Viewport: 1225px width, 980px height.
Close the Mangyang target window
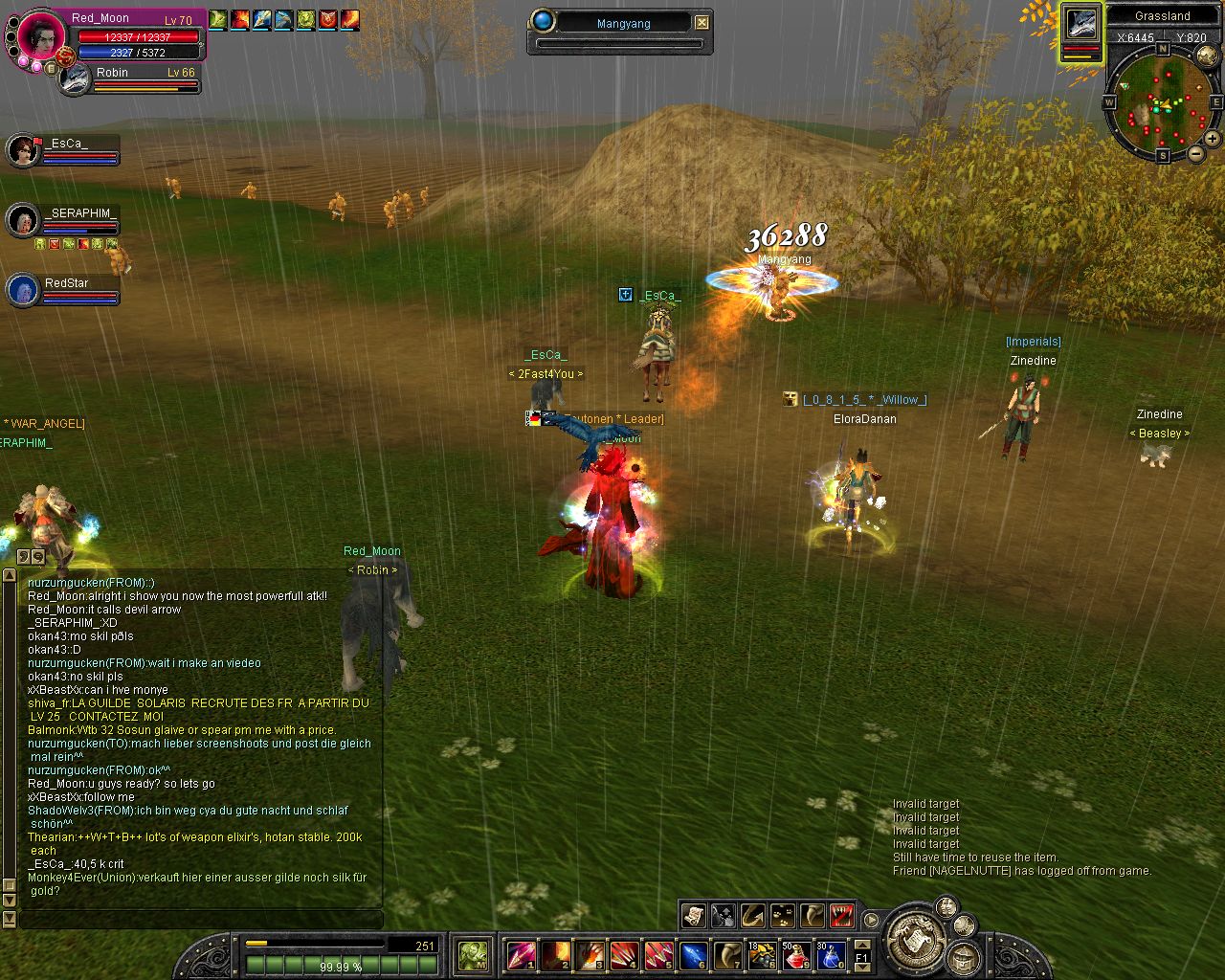702,22
